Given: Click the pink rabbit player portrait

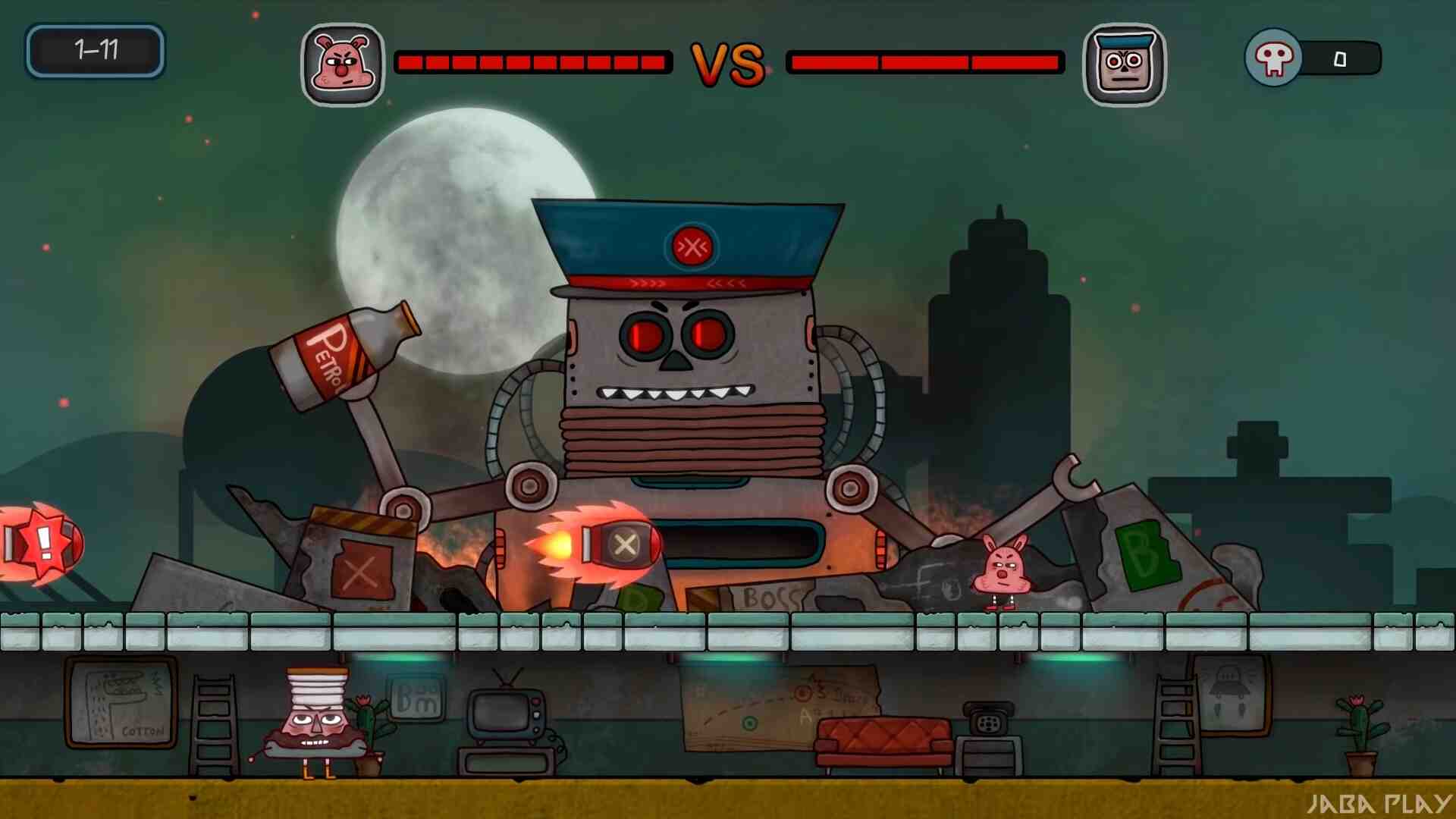Looking at the screenshot, I should pyautogui.click(x=343, y=64).
